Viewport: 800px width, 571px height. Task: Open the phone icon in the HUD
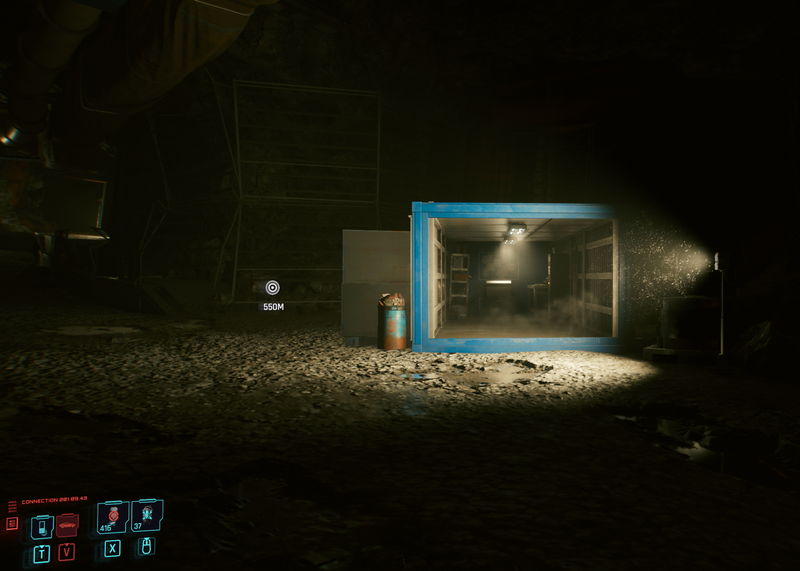[41, 526]
